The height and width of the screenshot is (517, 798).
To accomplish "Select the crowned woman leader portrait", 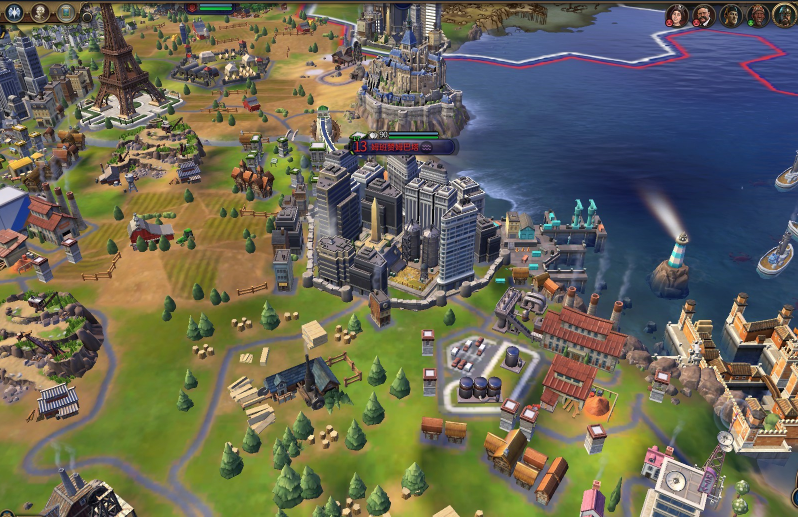I will (677, 15).
